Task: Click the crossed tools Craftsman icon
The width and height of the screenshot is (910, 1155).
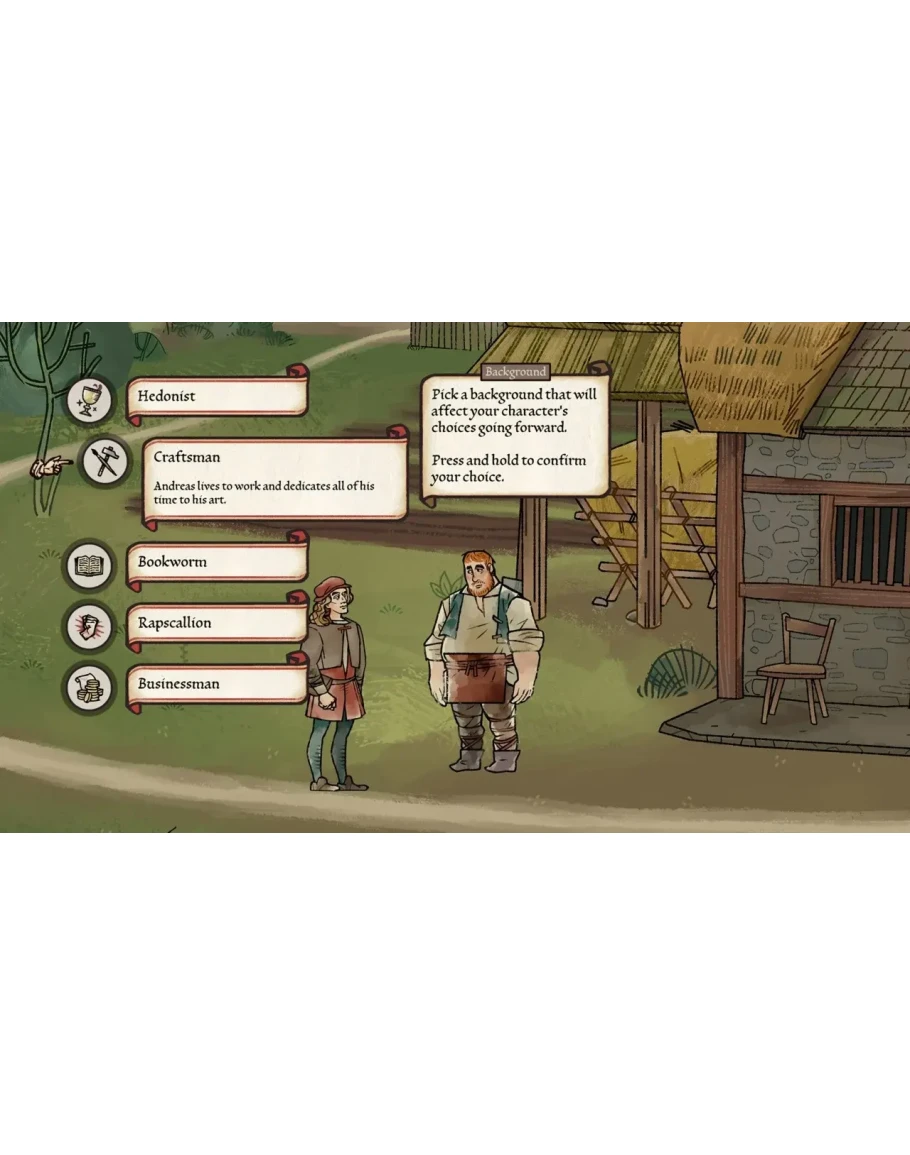Action: [105, 463]
